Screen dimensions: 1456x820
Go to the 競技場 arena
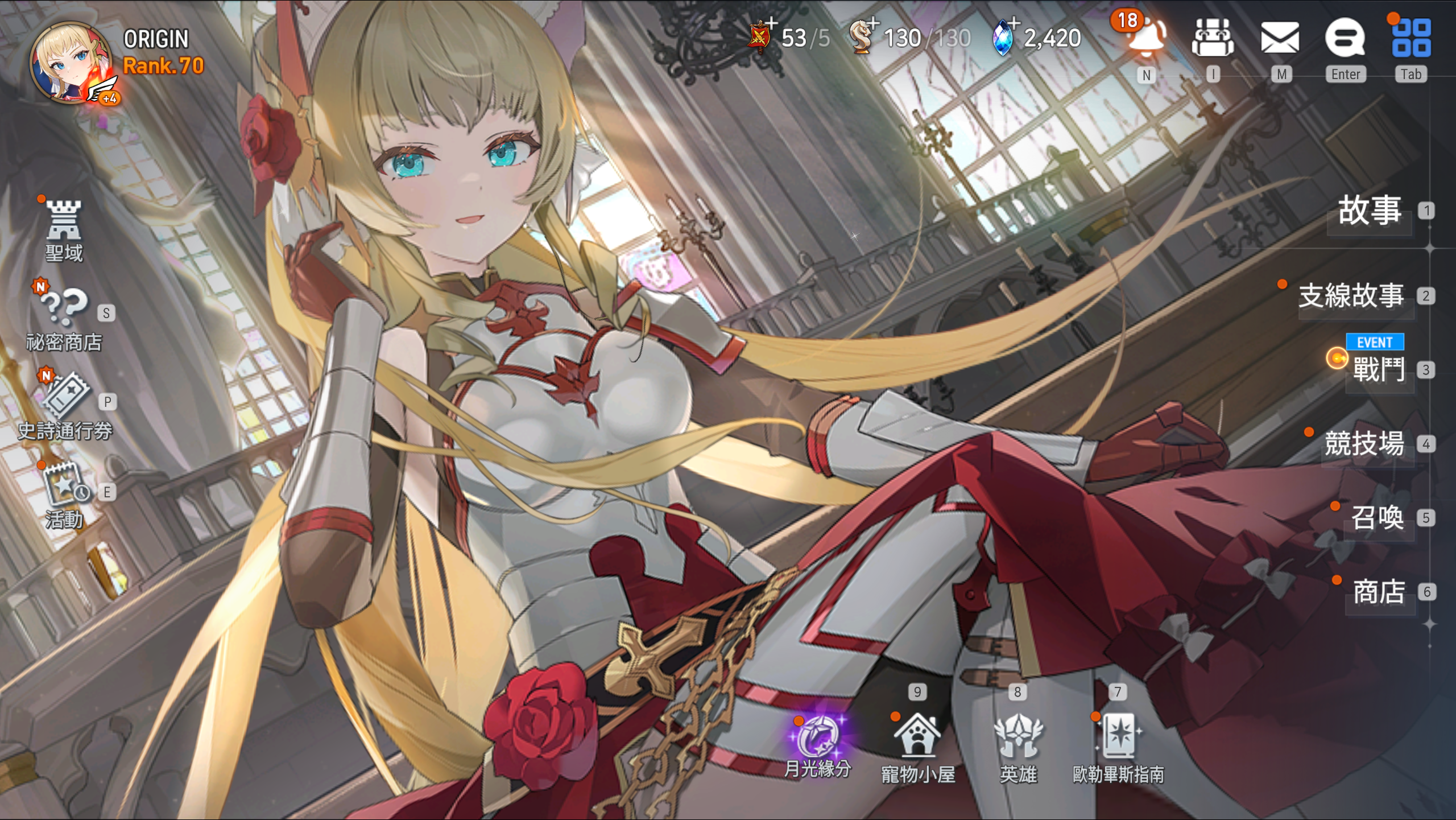coord(1364,444)
